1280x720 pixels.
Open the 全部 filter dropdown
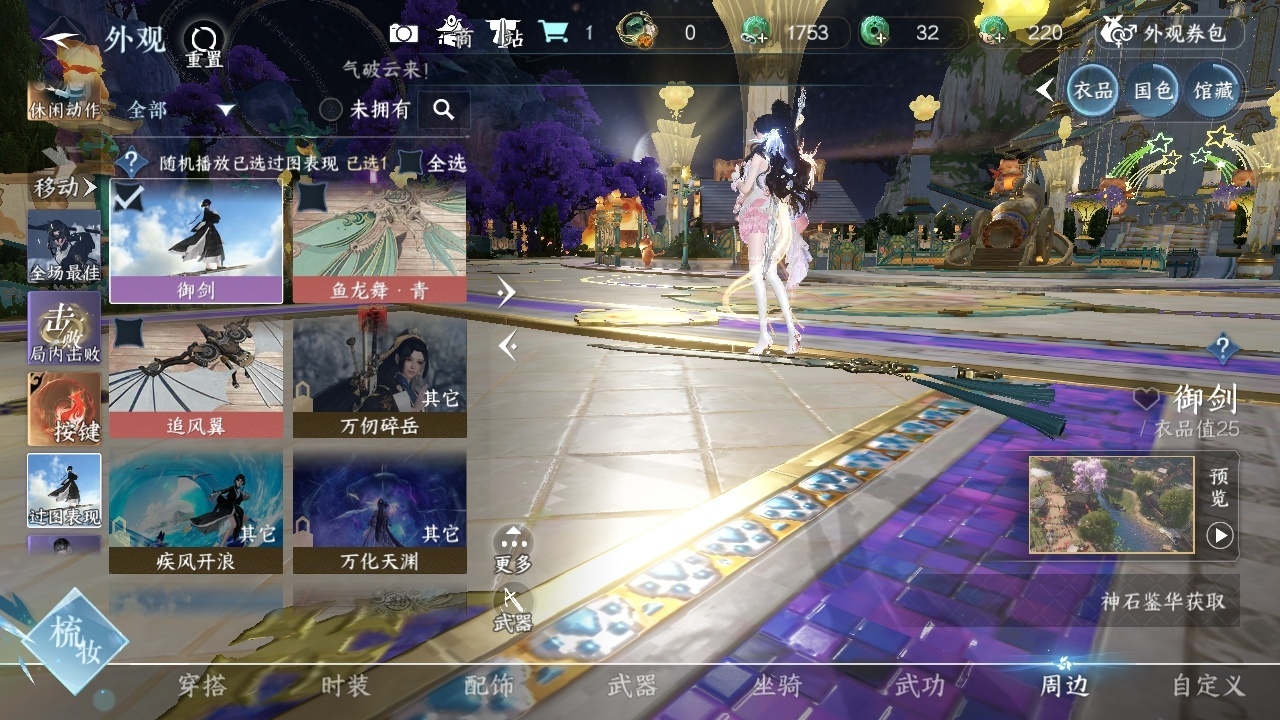point(181,110)
